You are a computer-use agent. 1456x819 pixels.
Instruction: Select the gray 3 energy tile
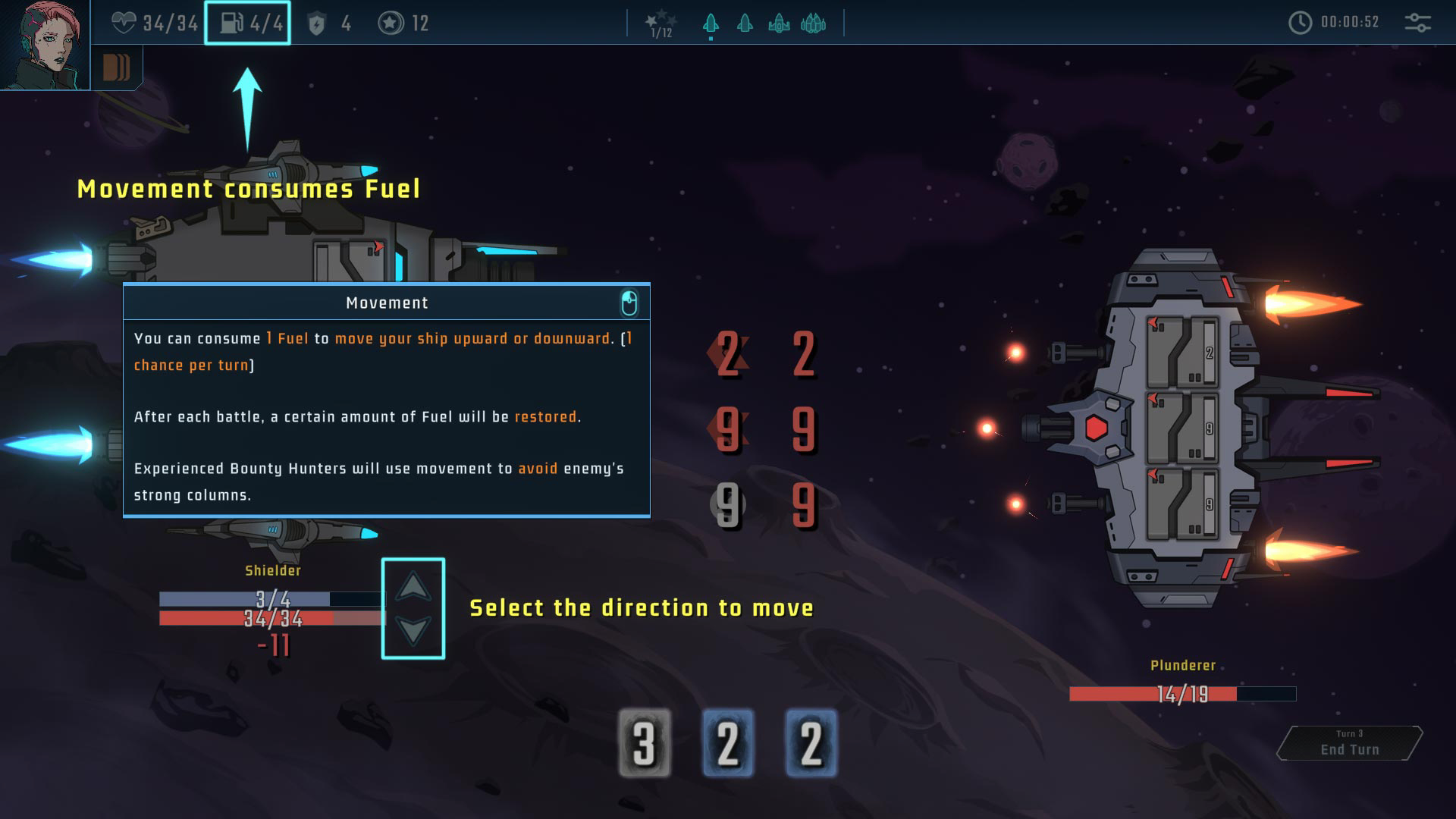pyautogui.click(x=645, y=743)
